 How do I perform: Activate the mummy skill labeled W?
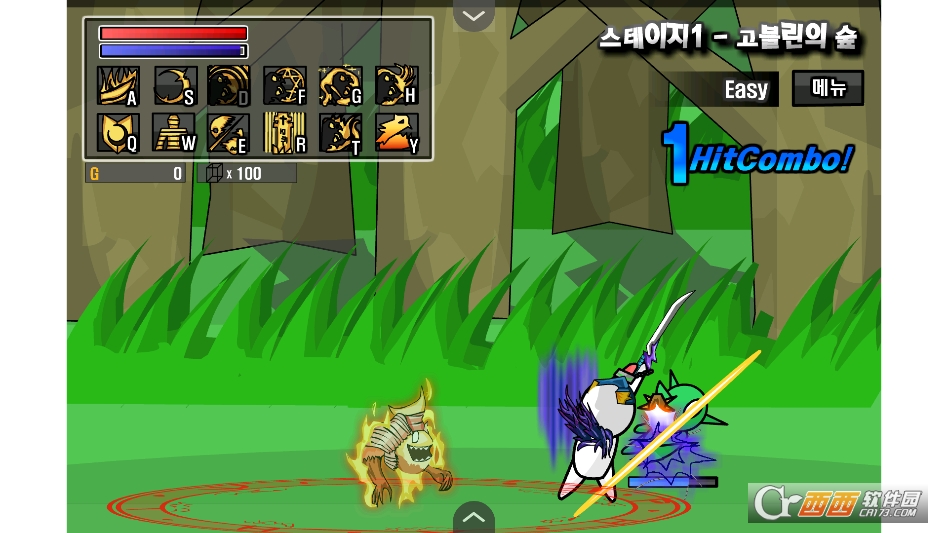(173, 133)
